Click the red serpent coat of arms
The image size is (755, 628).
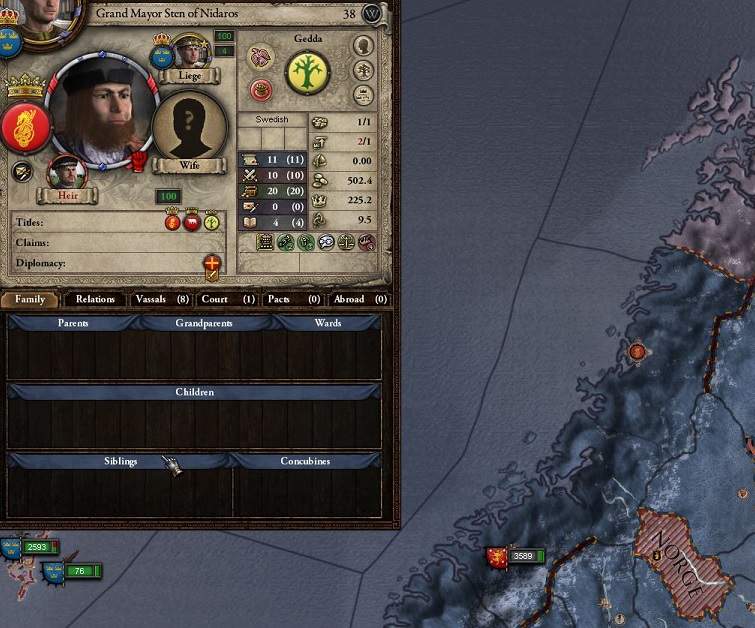[x=24, y=125]
